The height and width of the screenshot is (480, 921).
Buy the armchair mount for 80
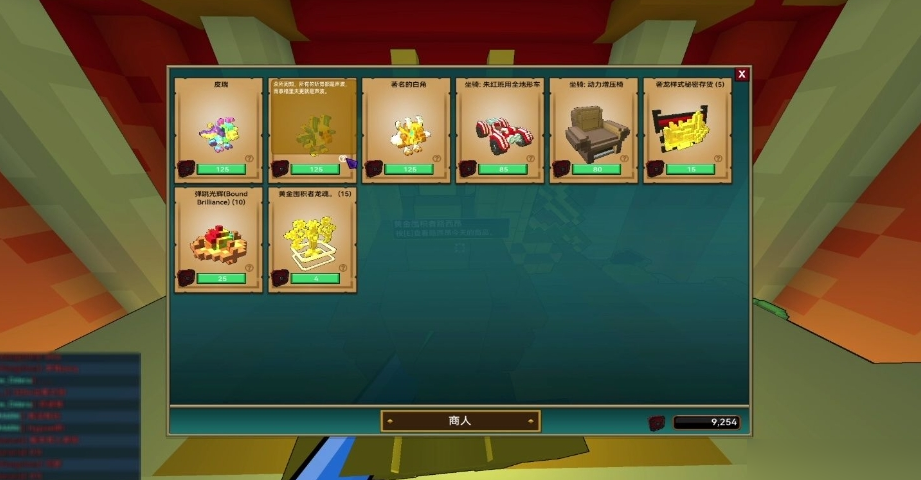597,169
